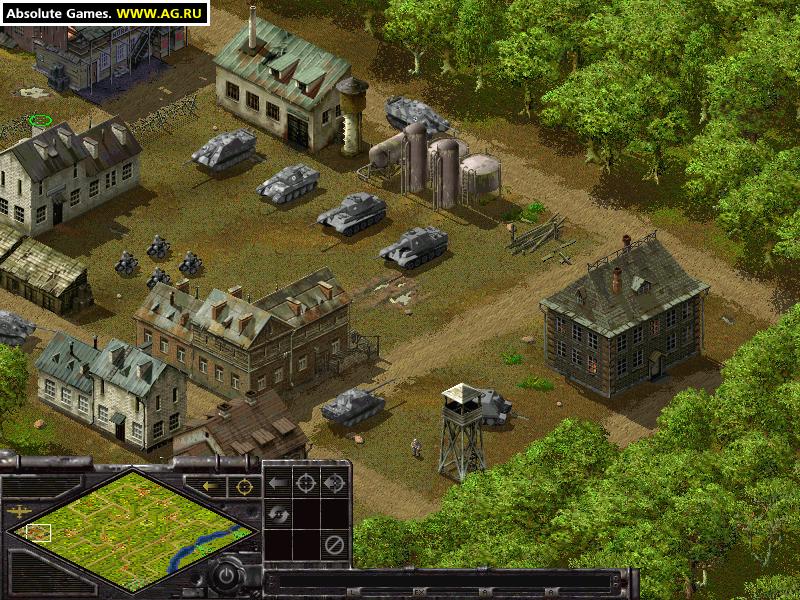Click the yellow airplane icon beside the minimap
800x600 pixels.
(18, 511)
